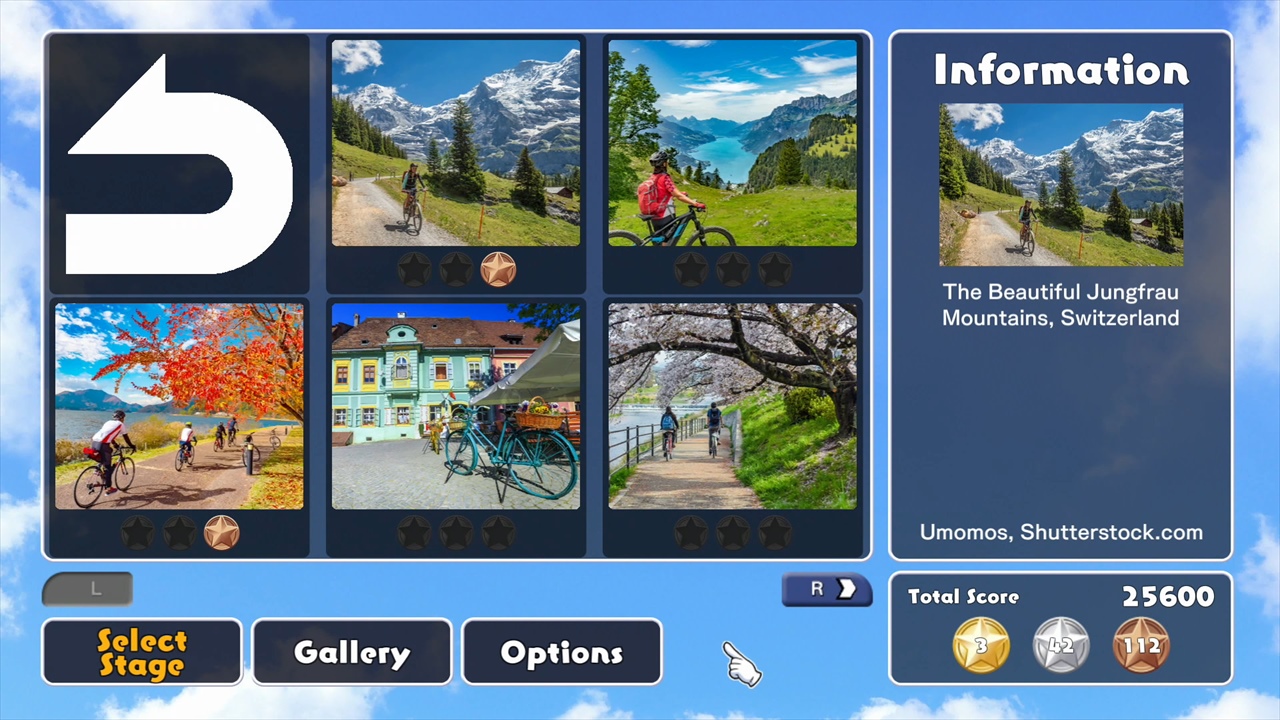Screen dimensions: 1280x720
Task: Open the Options menu
Action: coord(561,651)
